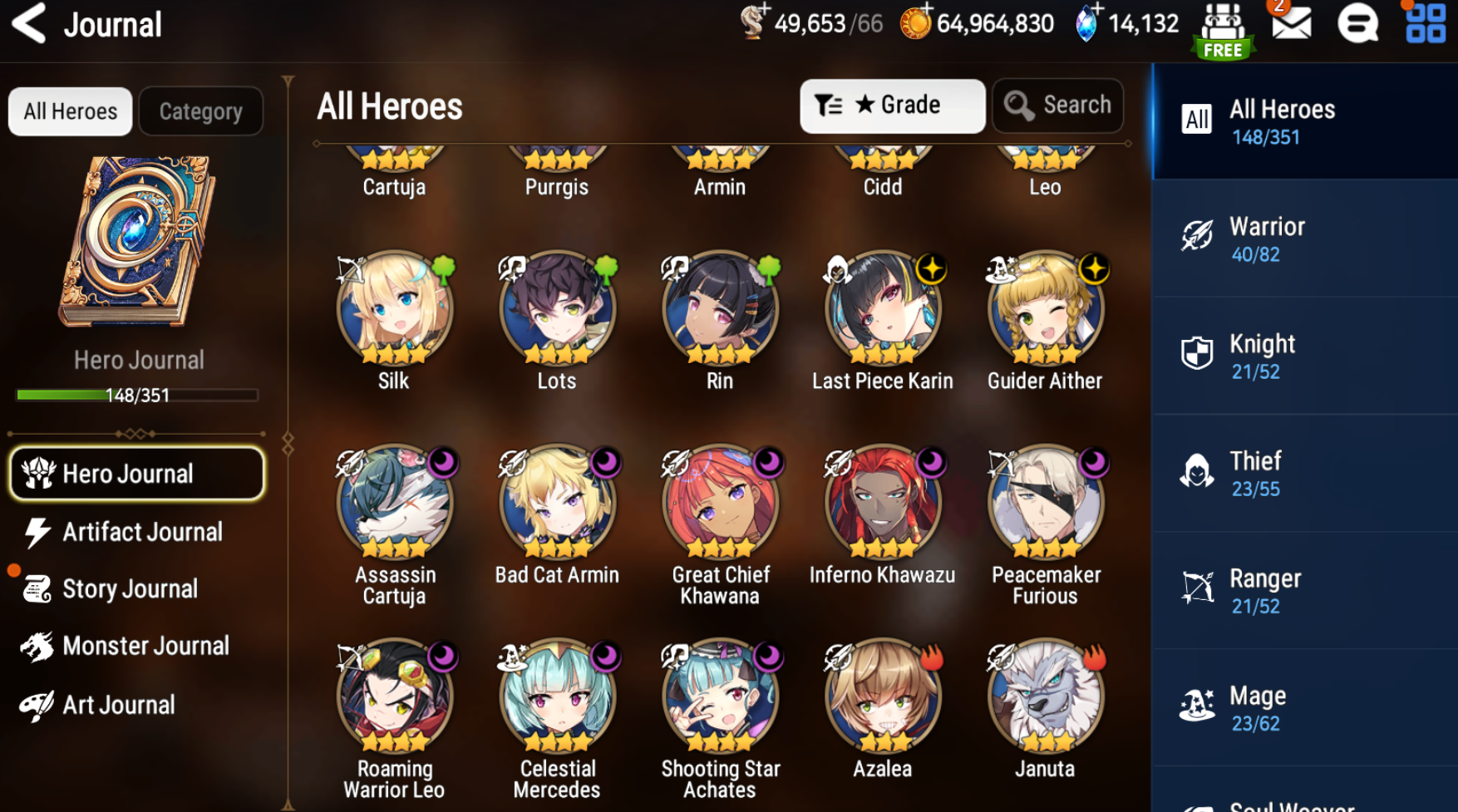Open the Art Journal

click(x=116, y=705)
